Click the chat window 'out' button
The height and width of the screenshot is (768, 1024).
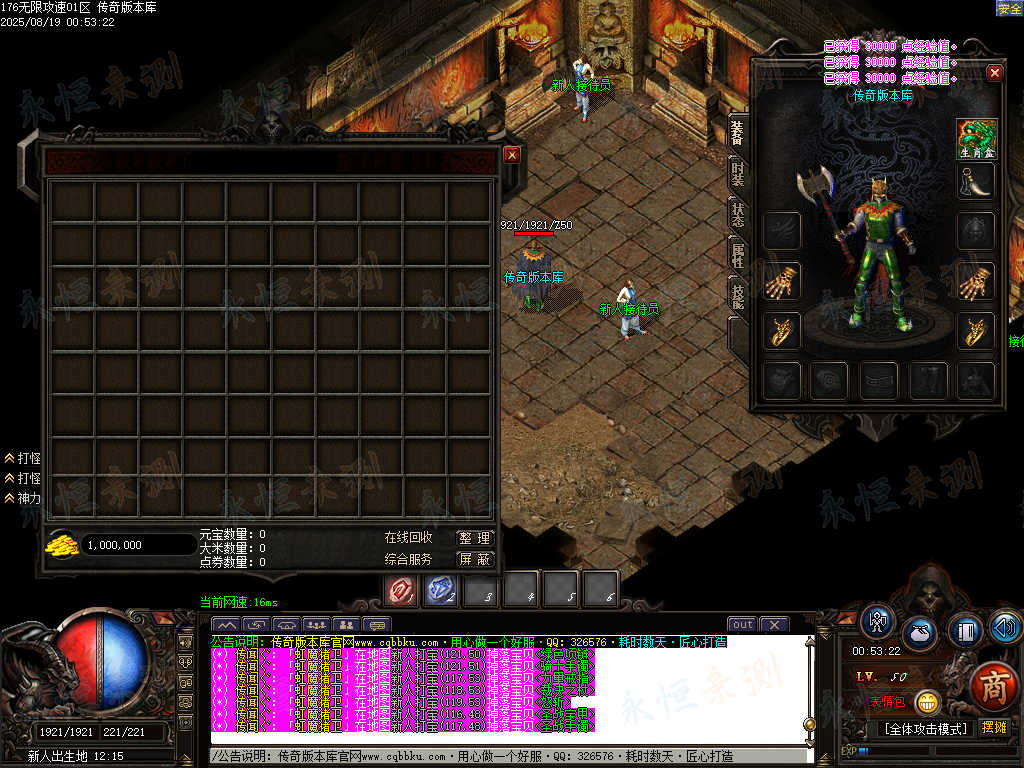[x=742, y=625]
